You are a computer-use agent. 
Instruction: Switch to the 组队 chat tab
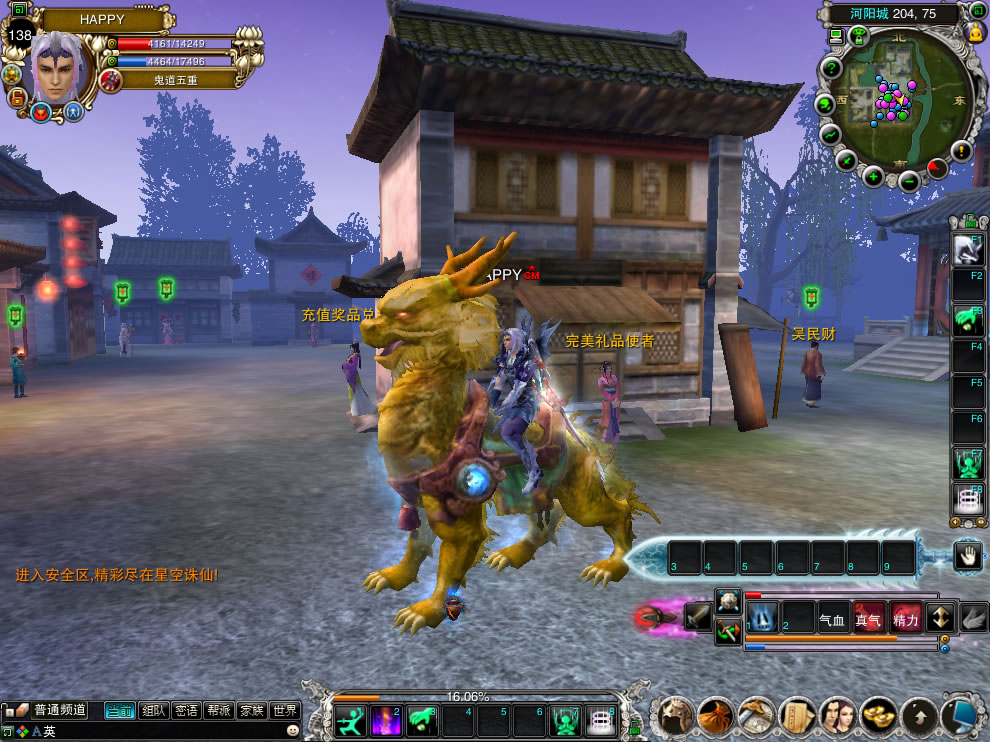click(x=153, y=710)
